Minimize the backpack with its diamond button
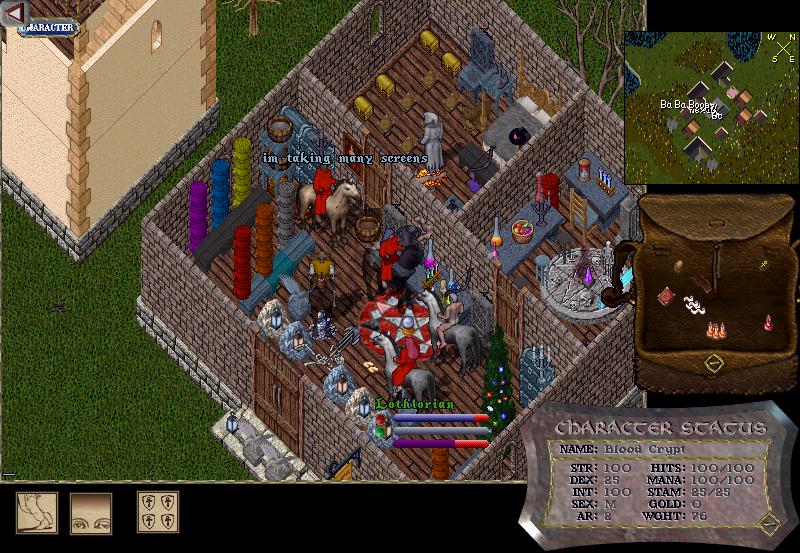Image resolution: width=800 pixels, height=553 pixels. tap(713, 364)
